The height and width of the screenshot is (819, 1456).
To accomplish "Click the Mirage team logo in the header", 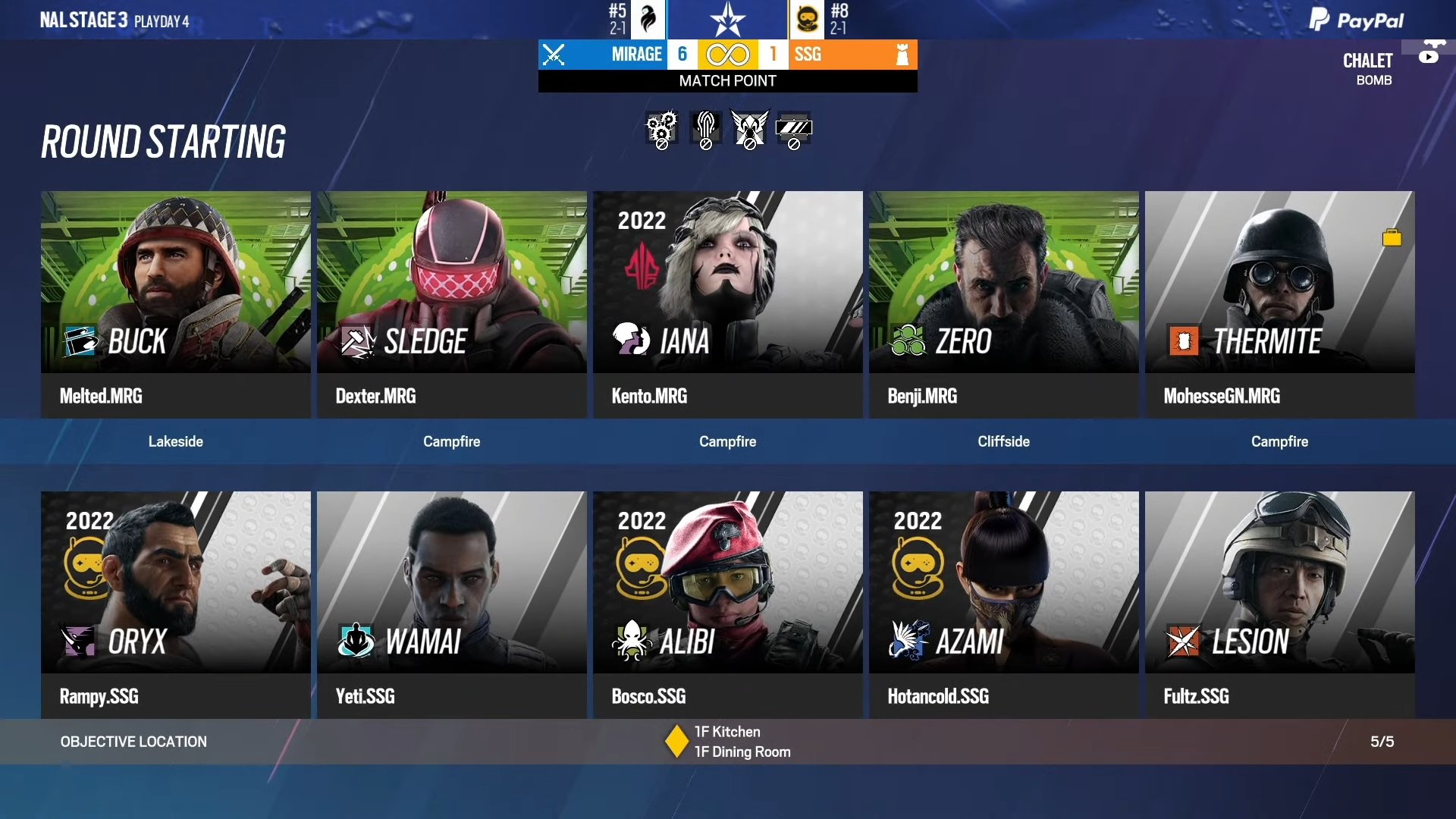I will 648,19.
